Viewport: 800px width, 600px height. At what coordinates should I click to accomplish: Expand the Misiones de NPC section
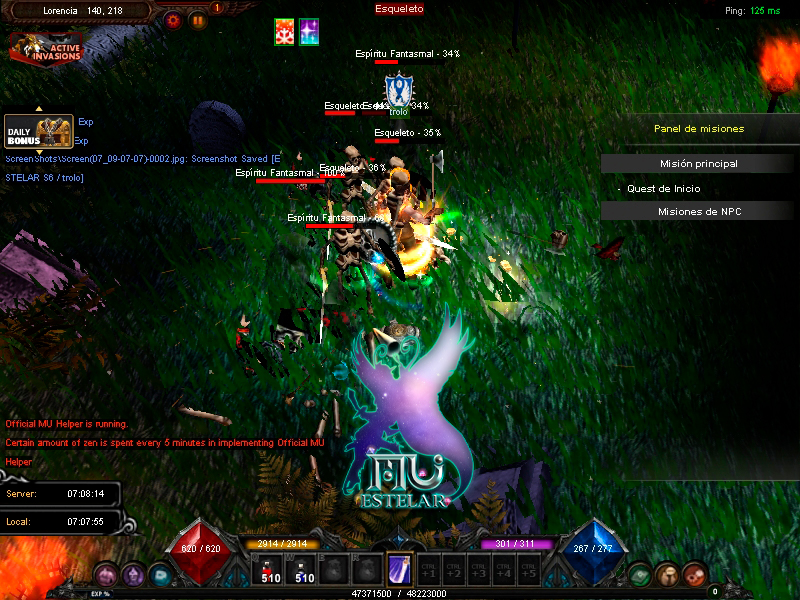[699, 211]
